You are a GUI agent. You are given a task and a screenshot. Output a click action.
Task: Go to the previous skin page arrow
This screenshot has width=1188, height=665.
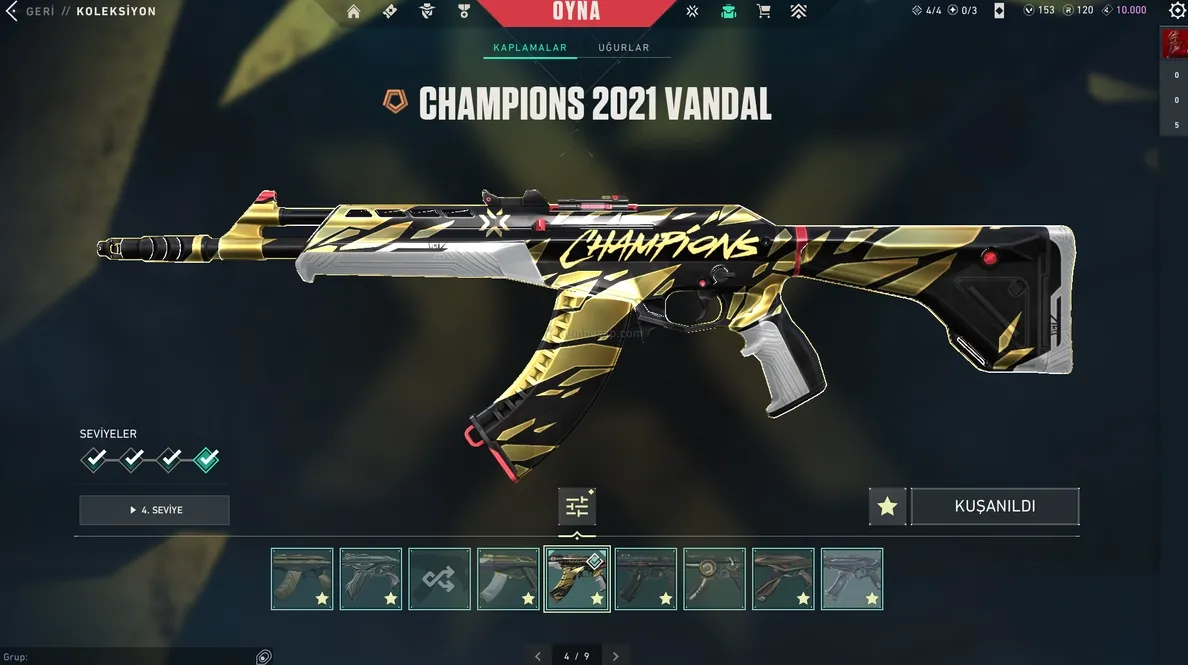538,656
